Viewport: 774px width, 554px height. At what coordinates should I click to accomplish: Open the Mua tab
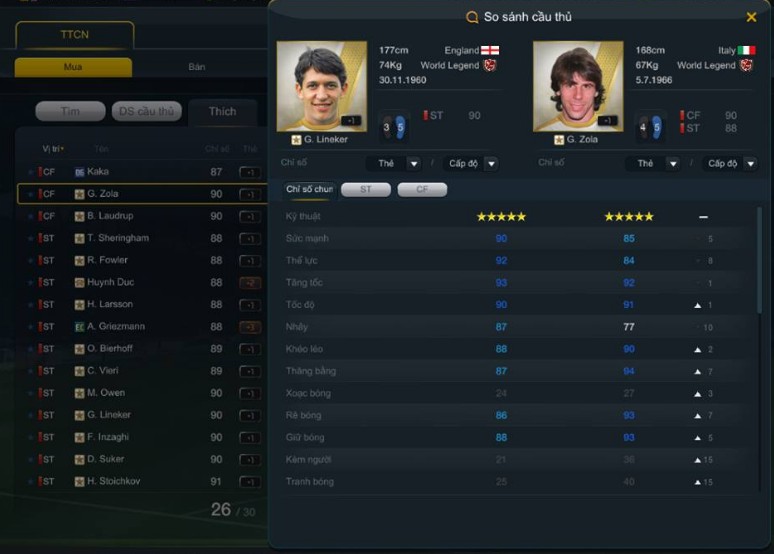point(73,67)
